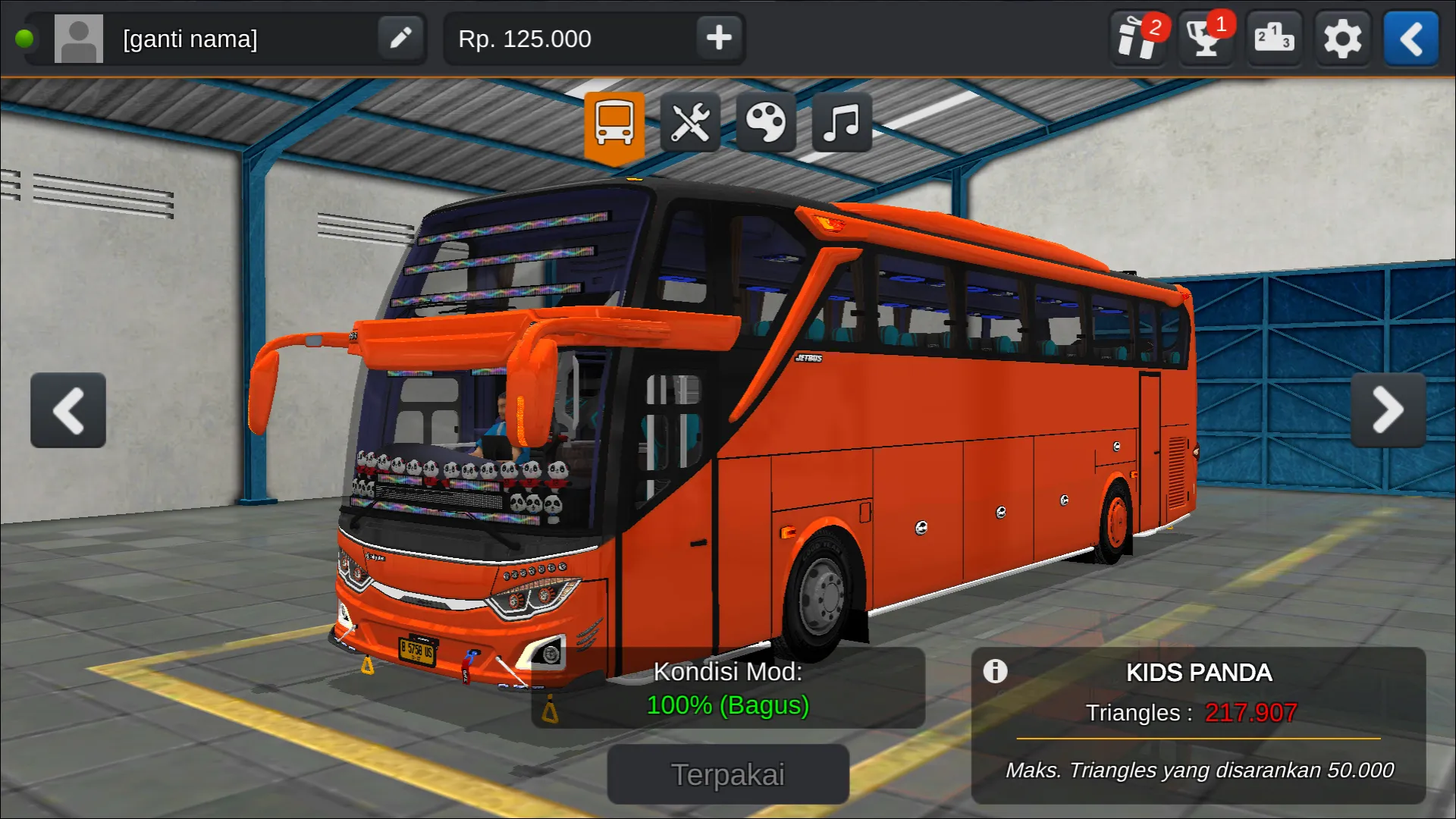Screen dimensions: 1456x819
Task: Switch to the wrench and screwdriver tab
Action: click(x=690, y=124)
